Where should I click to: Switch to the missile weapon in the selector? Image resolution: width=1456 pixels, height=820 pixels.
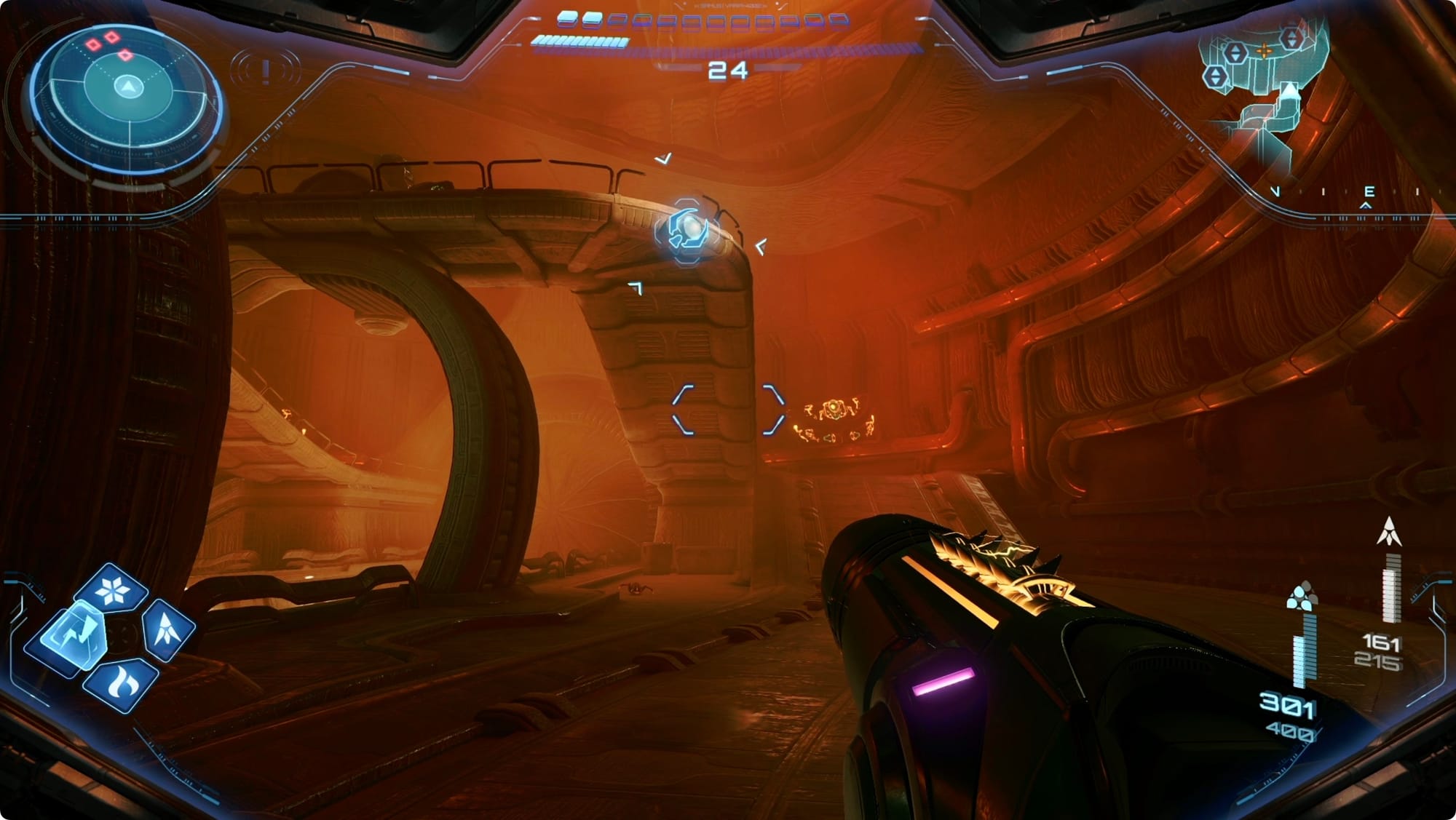click(x=167, y=629)
